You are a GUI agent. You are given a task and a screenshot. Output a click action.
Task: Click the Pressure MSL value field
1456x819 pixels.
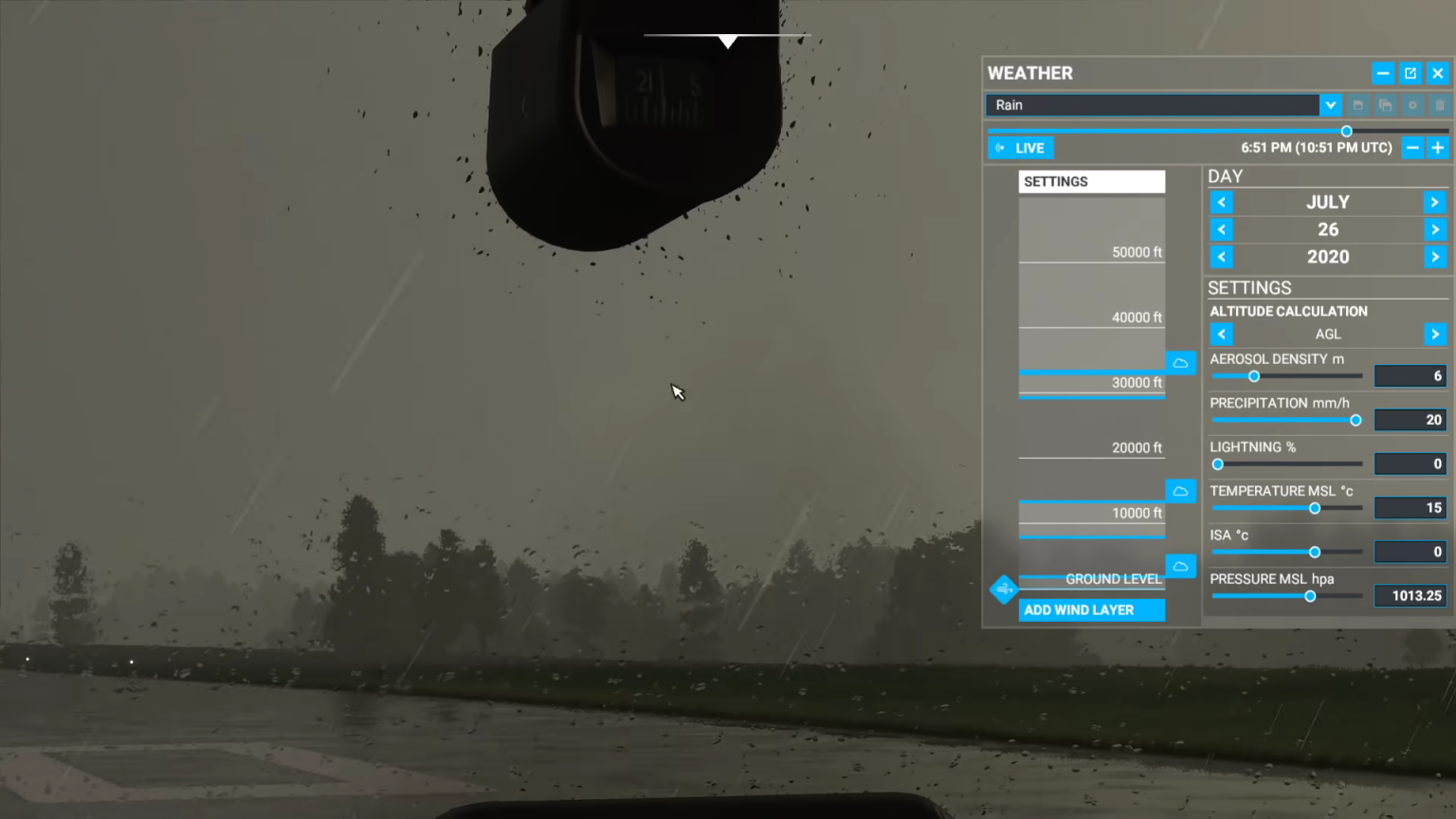[x=1410, y=595]
